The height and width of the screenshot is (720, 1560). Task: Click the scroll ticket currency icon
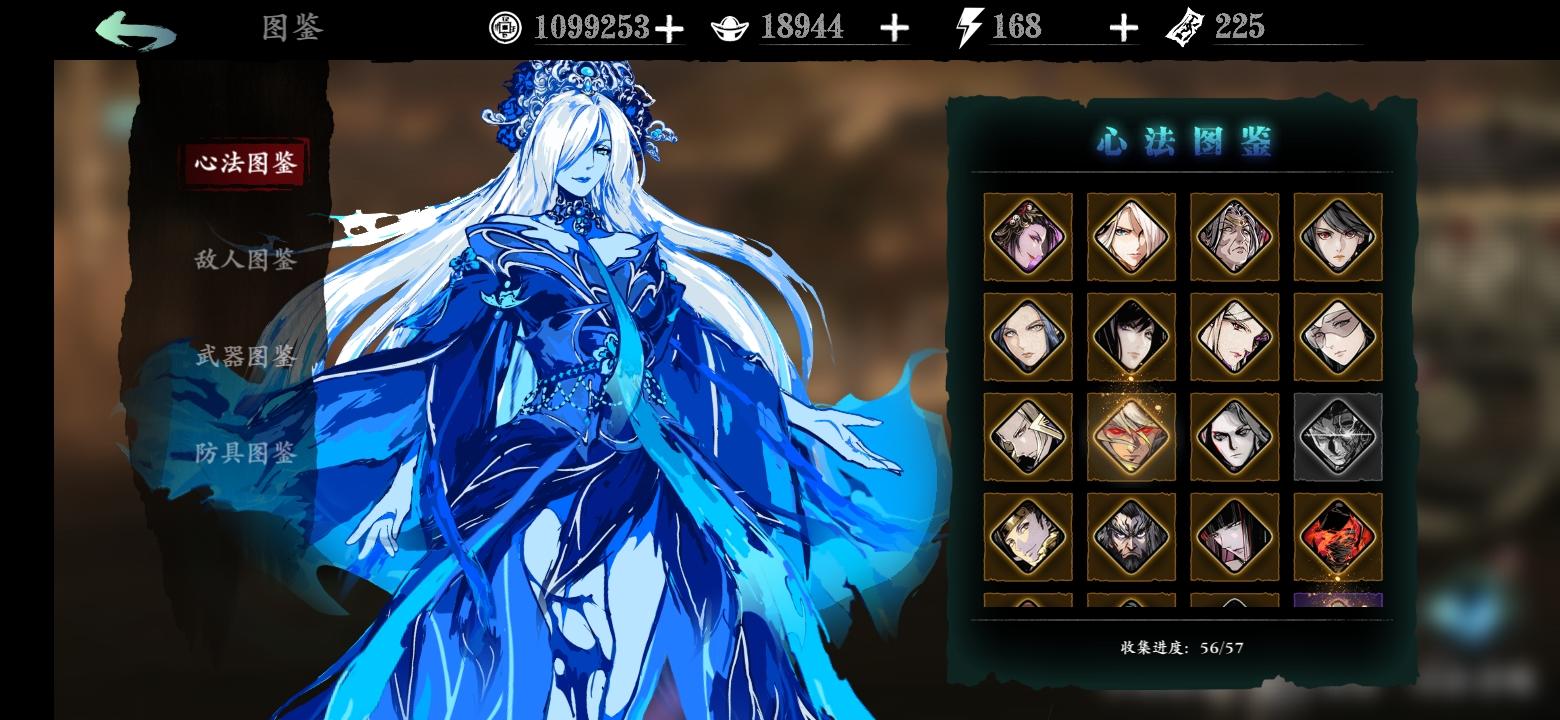(1185, 27)
